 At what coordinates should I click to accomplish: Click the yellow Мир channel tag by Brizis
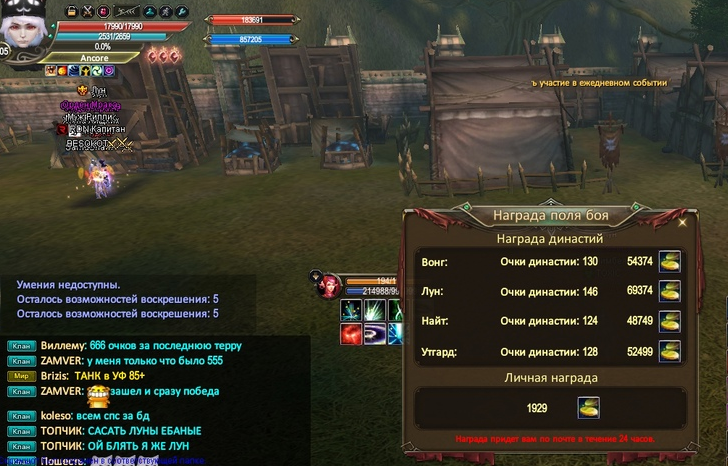click(x=22, y=375)
